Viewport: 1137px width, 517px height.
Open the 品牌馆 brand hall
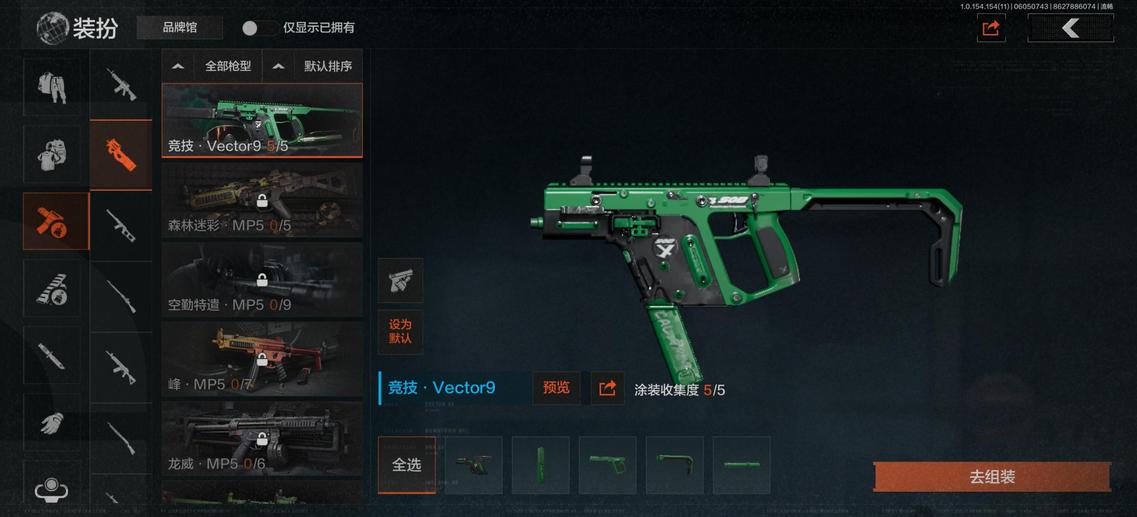[x=180, y=28]
